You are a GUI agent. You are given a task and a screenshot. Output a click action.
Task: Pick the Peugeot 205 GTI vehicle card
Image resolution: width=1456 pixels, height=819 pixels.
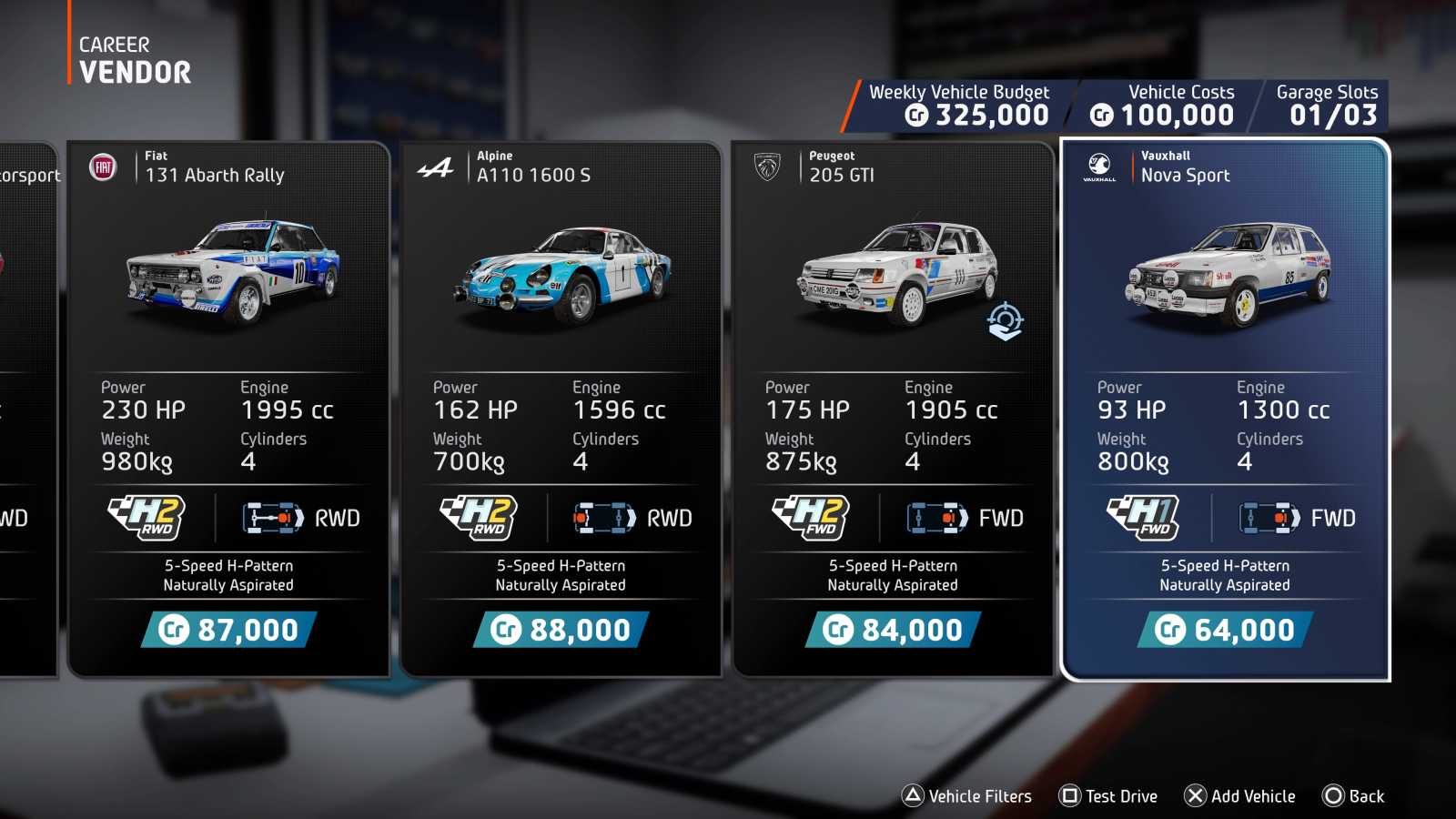point(893,409)
